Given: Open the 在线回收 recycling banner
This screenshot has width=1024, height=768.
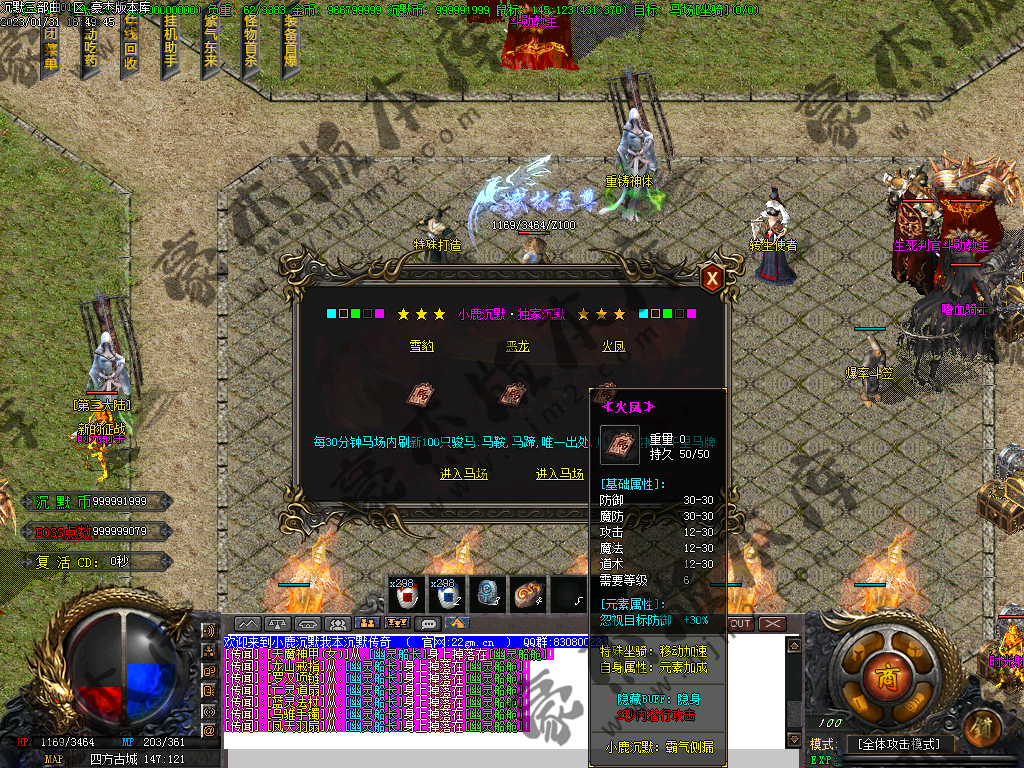Looking at the screenshot, I should point(130,45).
